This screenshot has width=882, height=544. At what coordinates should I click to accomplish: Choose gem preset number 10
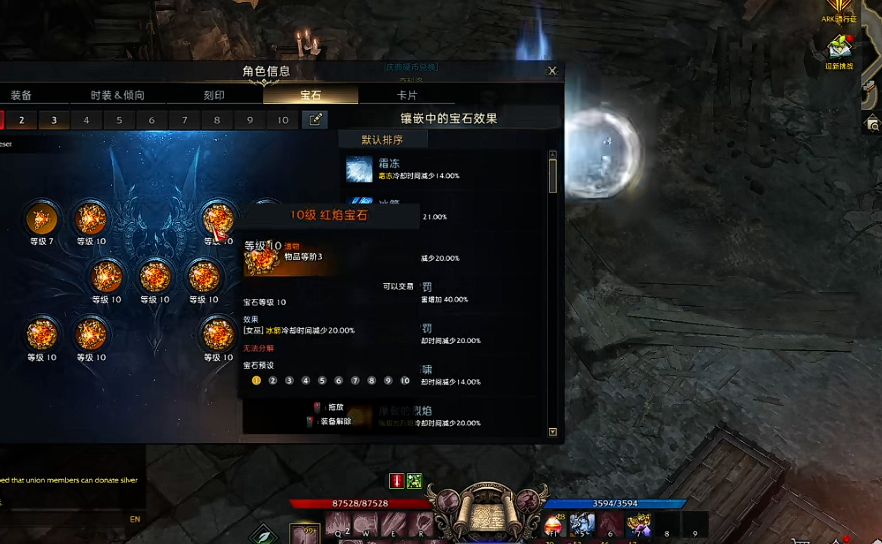coord(283,120)
